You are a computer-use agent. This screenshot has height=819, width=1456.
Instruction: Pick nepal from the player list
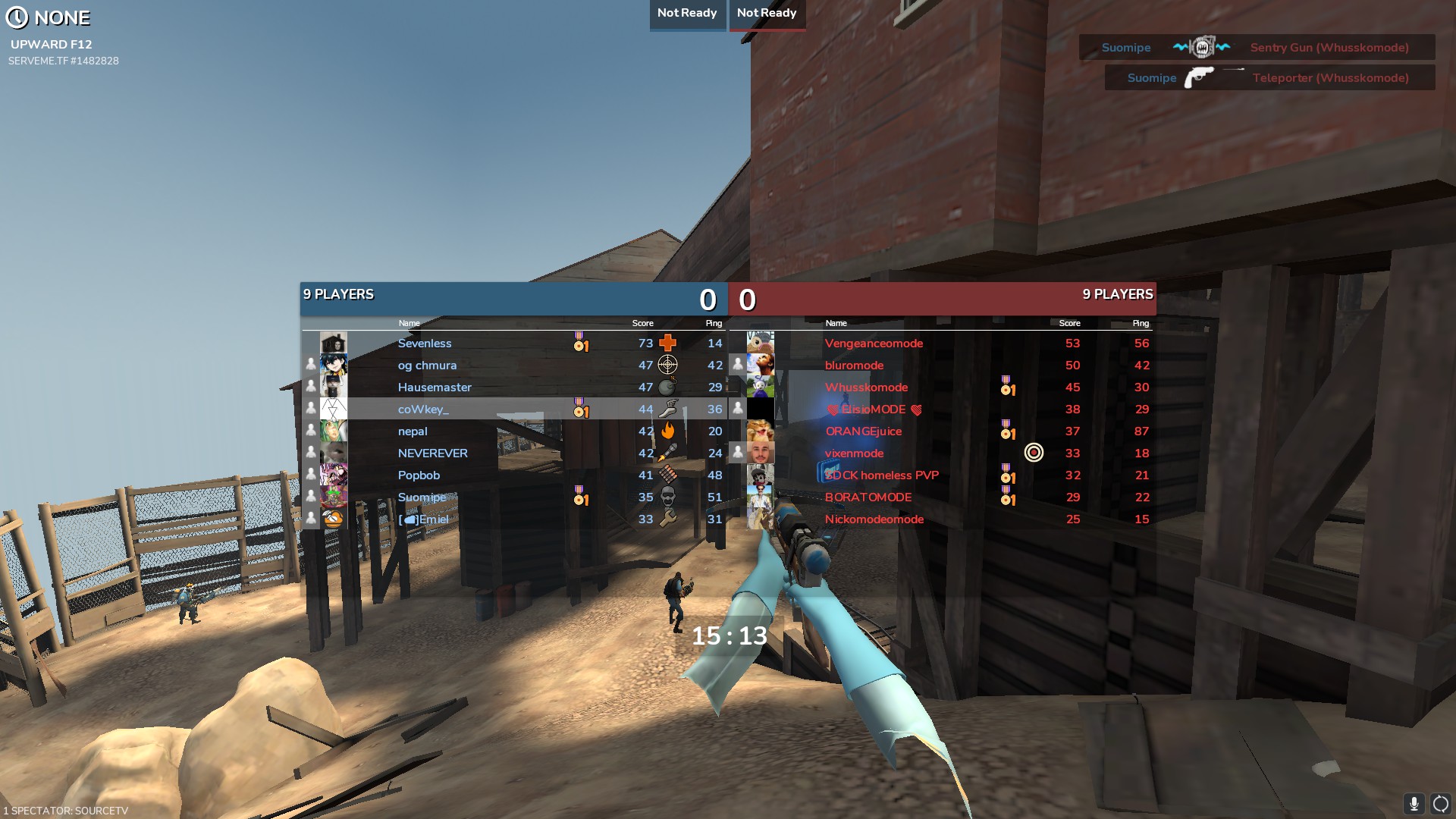[413, 431]
